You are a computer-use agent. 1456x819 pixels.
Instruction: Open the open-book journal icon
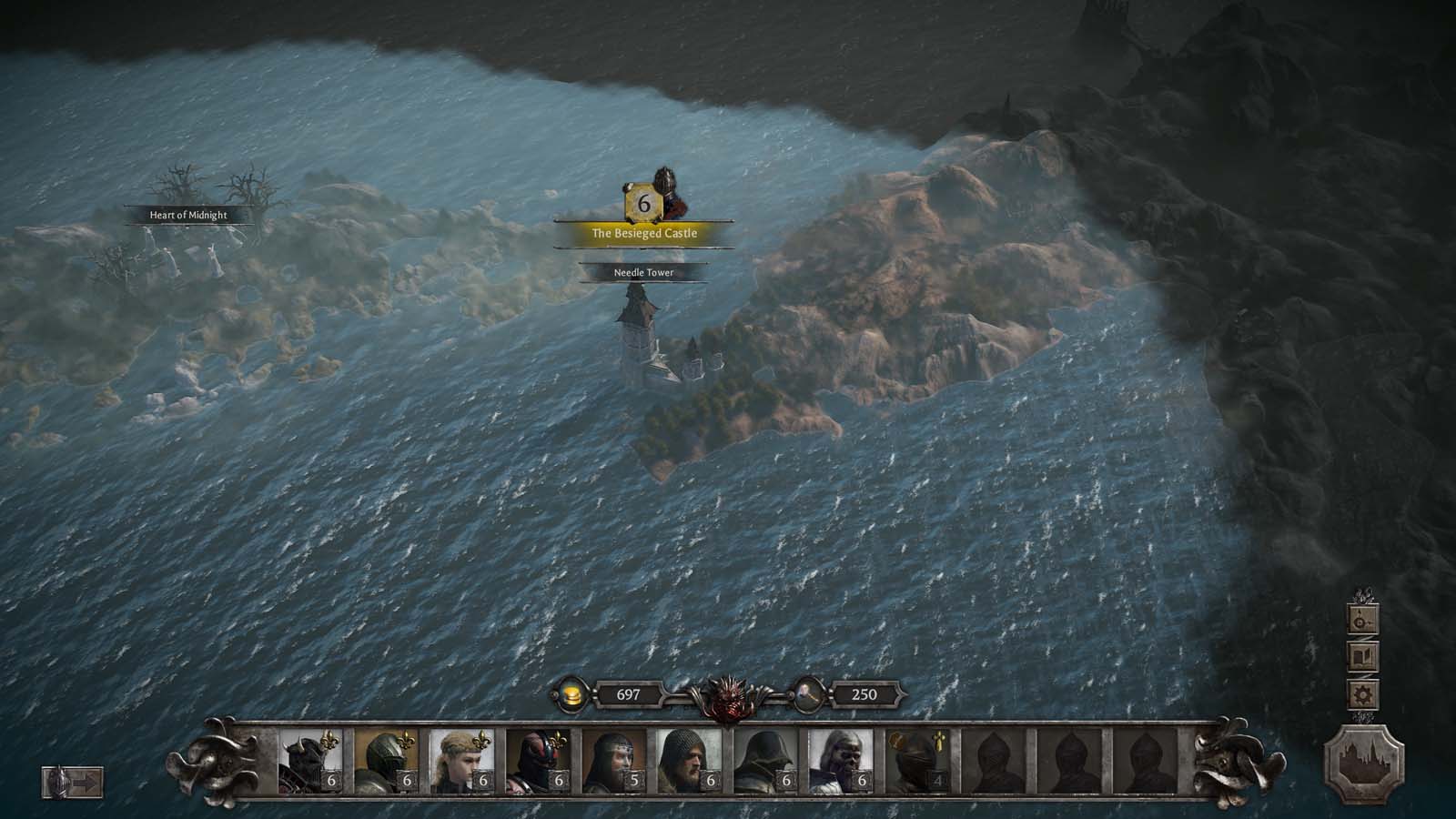pyautogui.click(x=1362, y=657)
